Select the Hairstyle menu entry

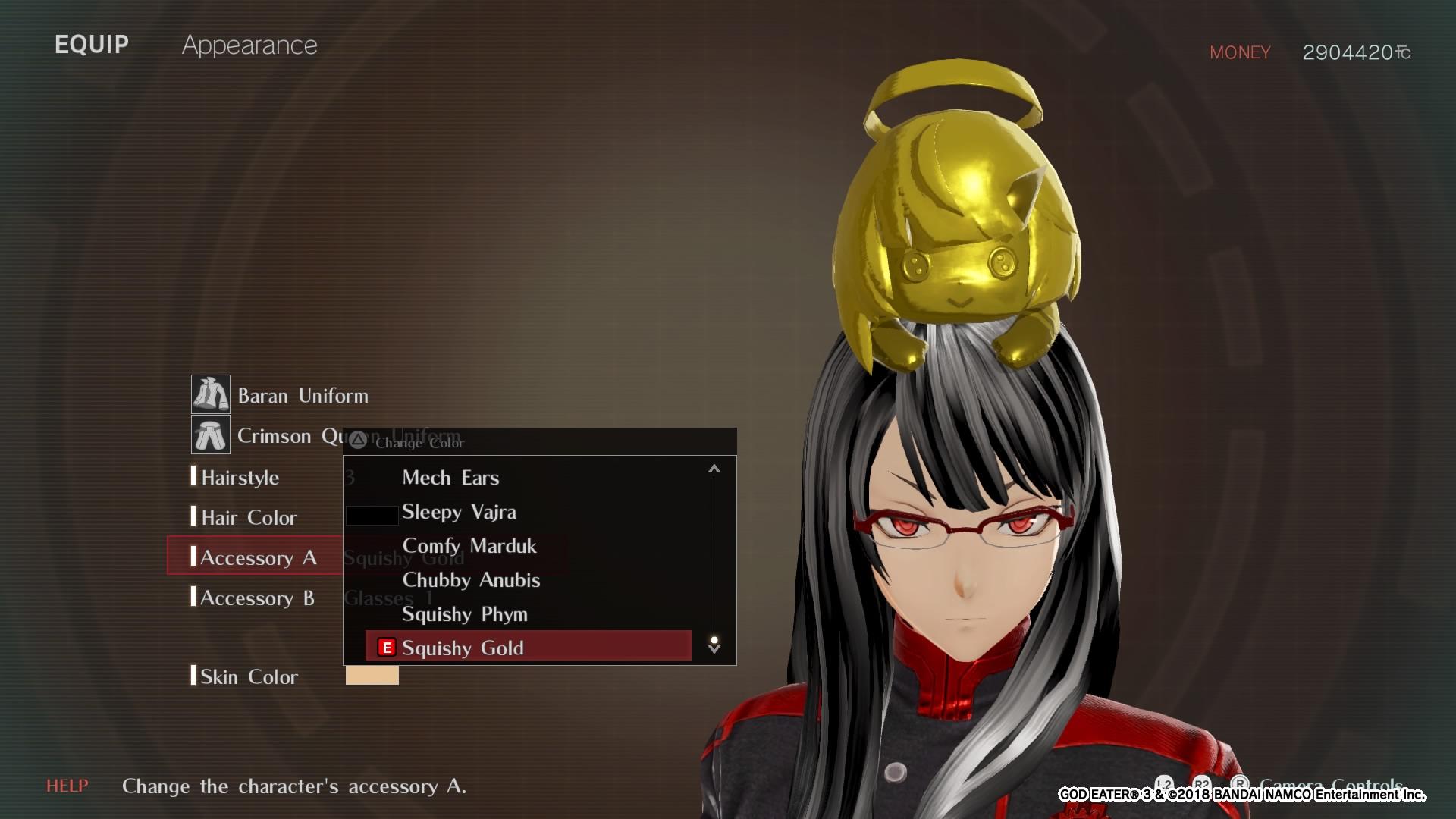pos(240,477)
